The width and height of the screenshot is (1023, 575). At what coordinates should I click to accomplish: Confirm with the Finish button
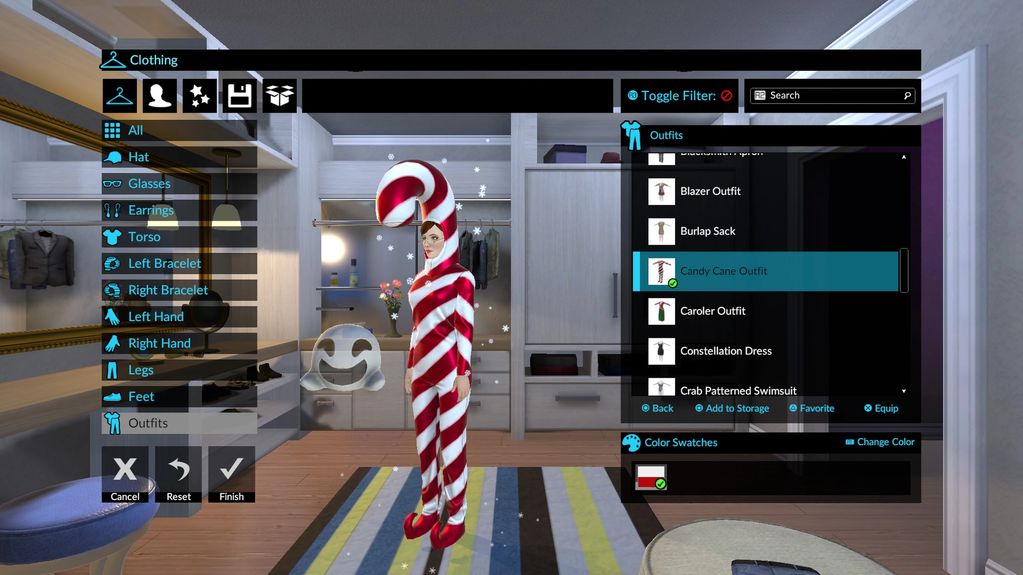pyautogui.click(x=231, y=473)
